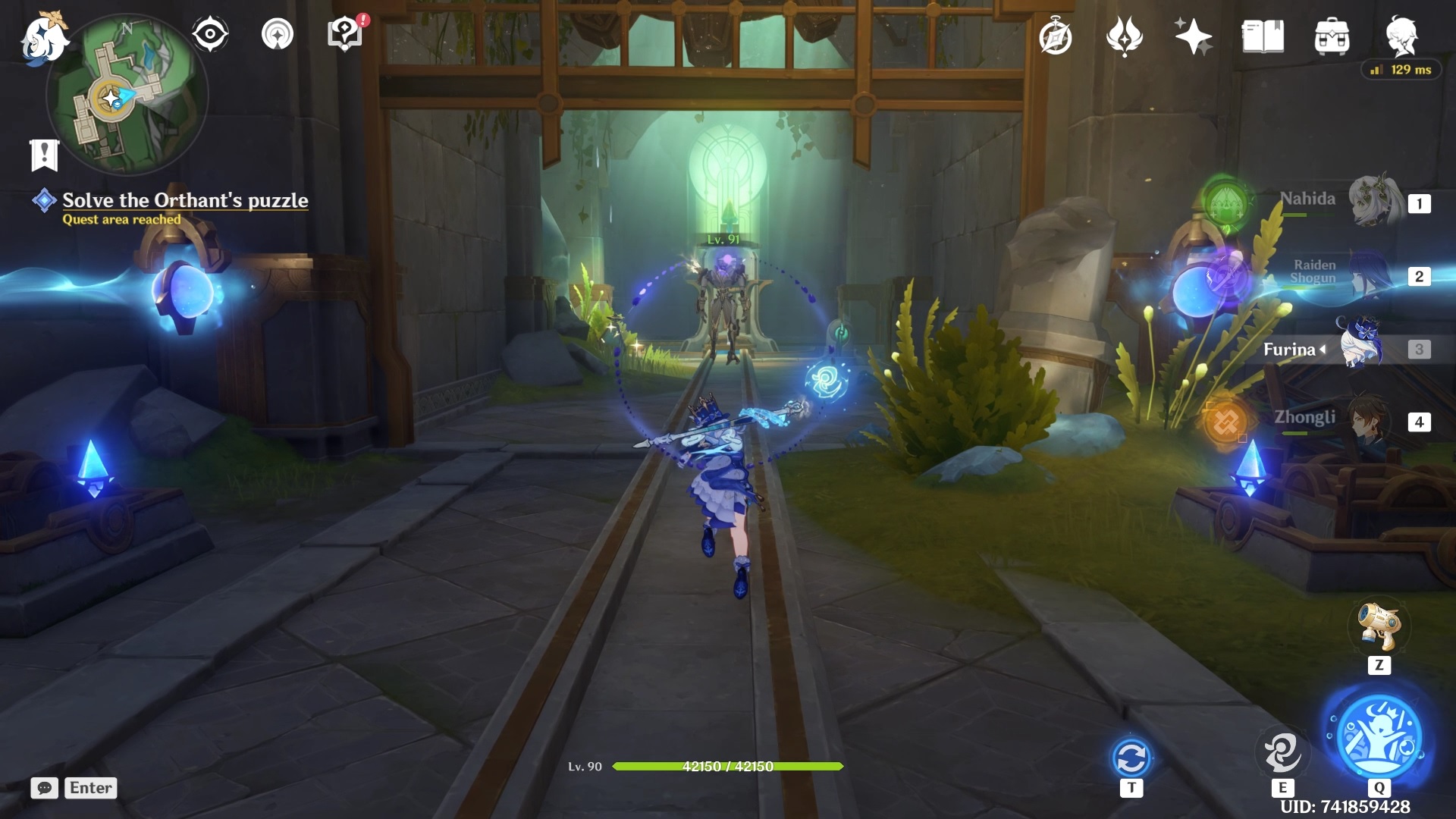Open the Adventurer Handbook book icon
This screenshot has width=1456, height=819.
pos(1263,36)
